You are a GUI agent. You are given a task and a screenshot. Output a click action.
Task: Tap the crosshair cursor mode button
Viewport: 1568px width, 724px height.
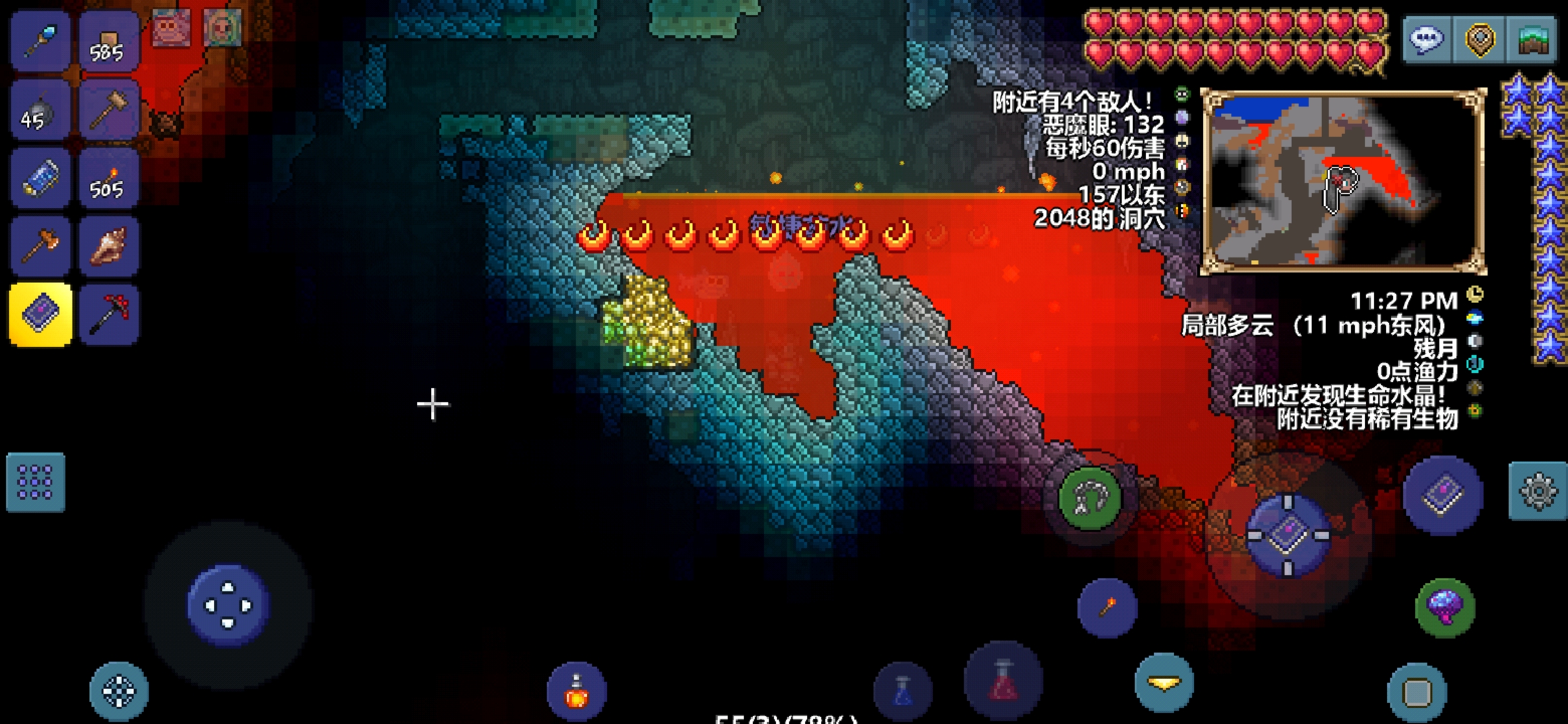119,691
